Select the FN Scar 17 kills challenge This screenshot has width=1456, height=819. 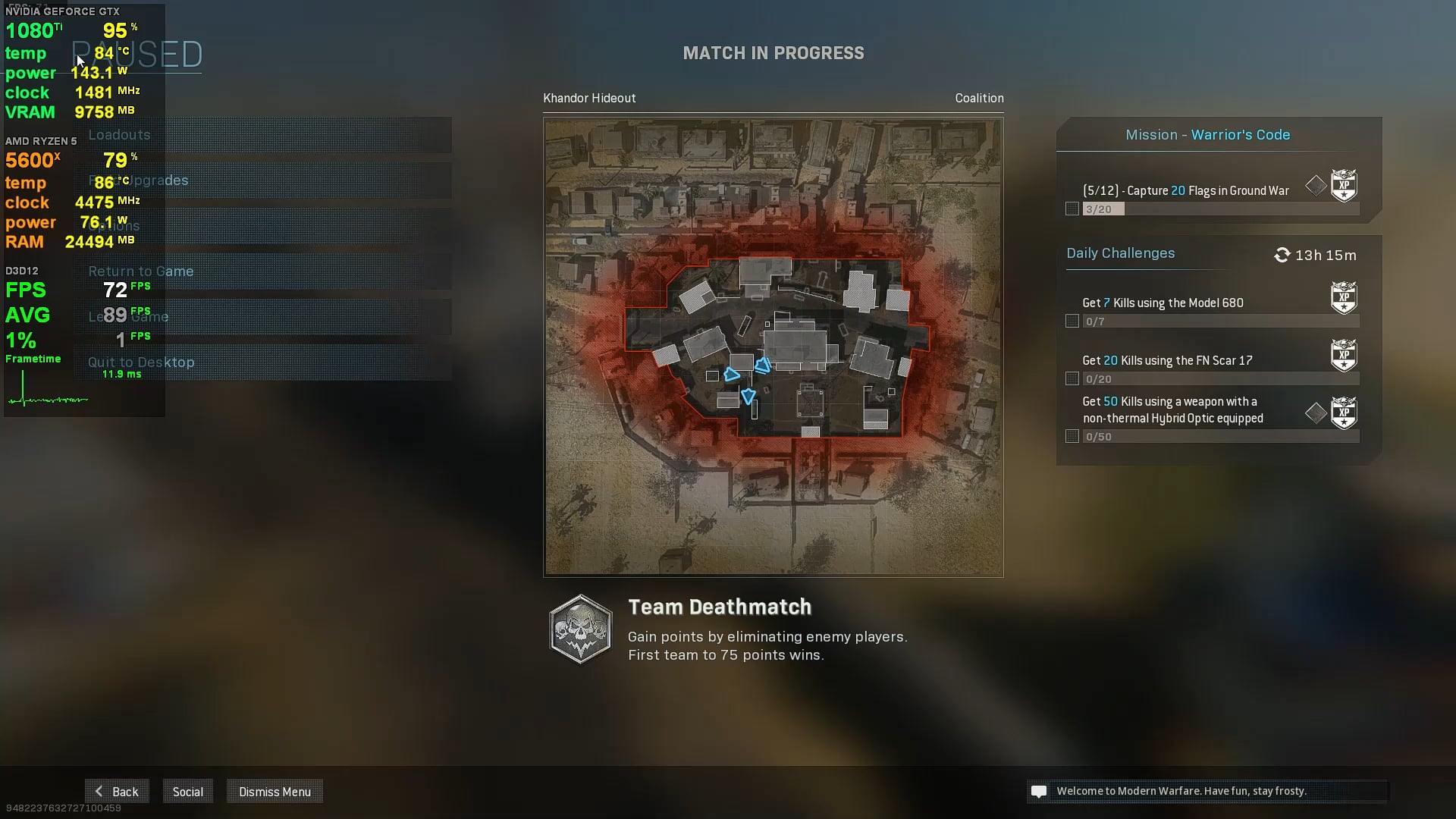click(1166, 361)
